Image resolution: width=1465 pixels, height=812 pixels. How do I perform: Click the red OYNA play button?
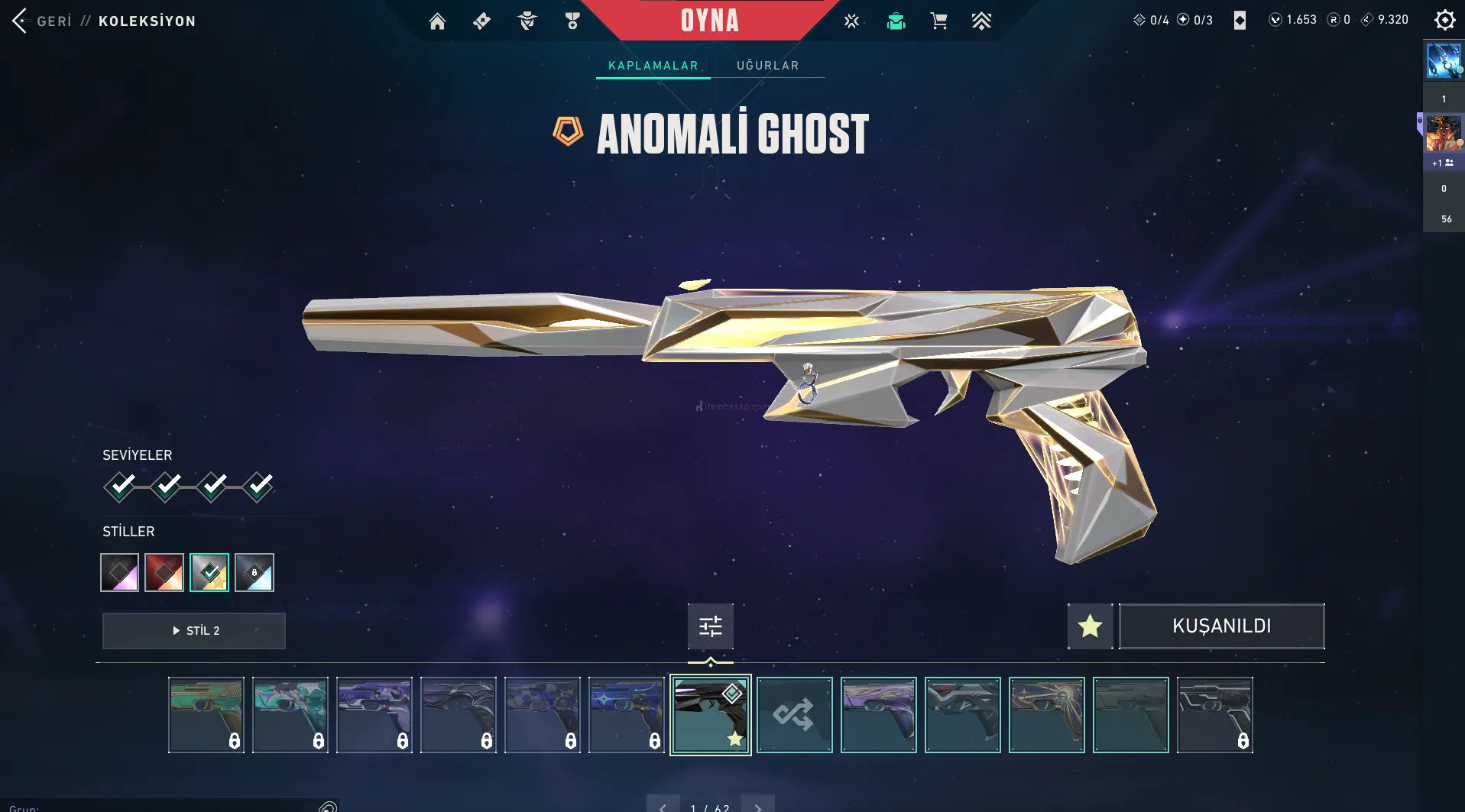click(709, 21)
